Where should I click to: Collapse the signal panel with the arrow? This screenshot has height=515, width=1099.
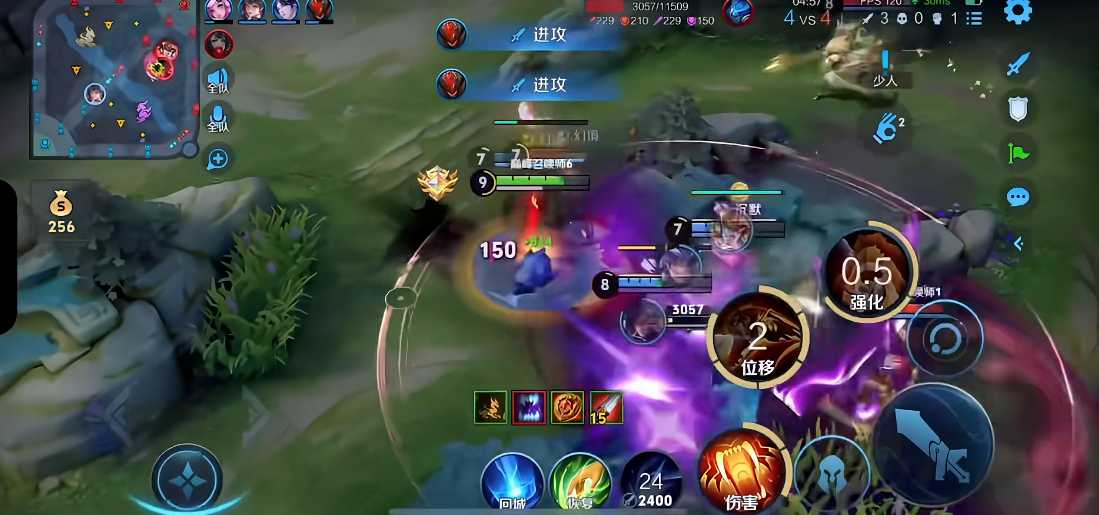1018,242
